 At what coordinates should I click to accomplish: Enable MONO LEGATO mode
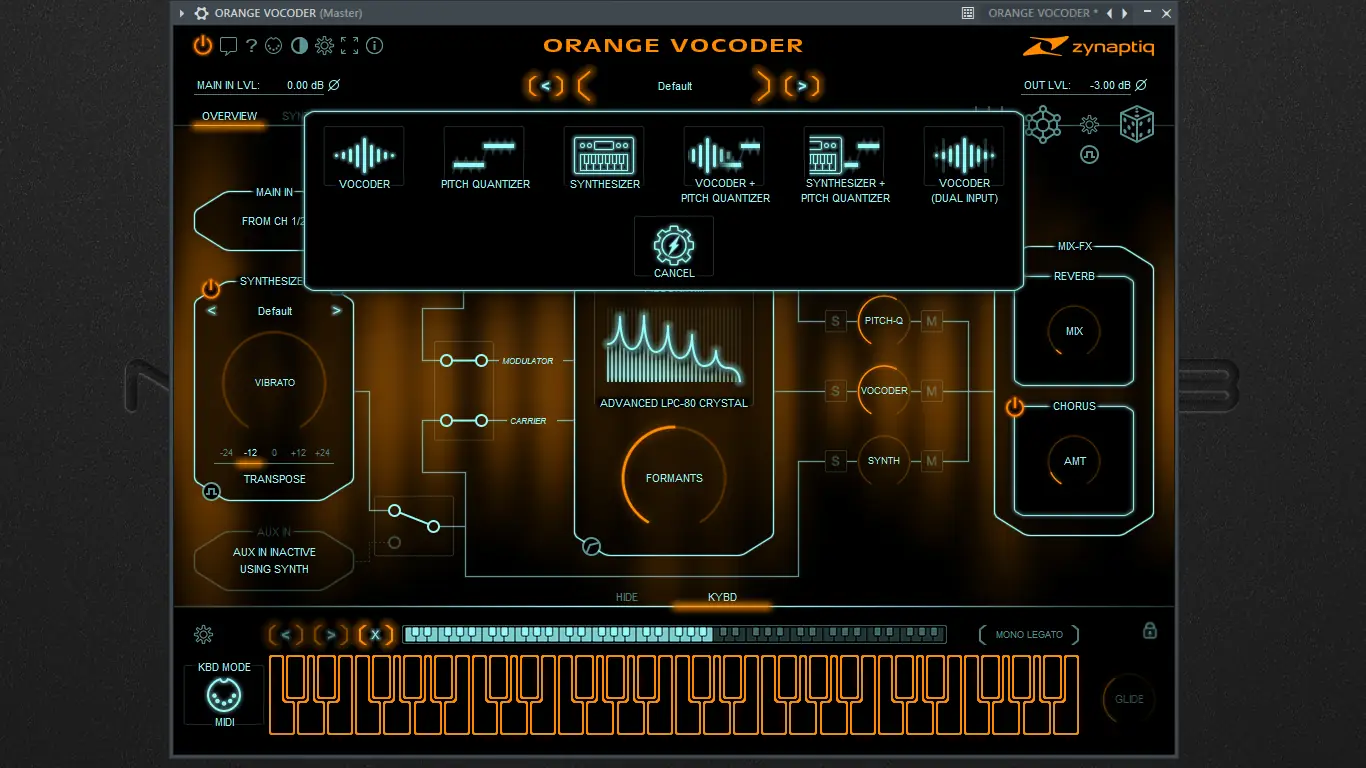point(1028,634)
